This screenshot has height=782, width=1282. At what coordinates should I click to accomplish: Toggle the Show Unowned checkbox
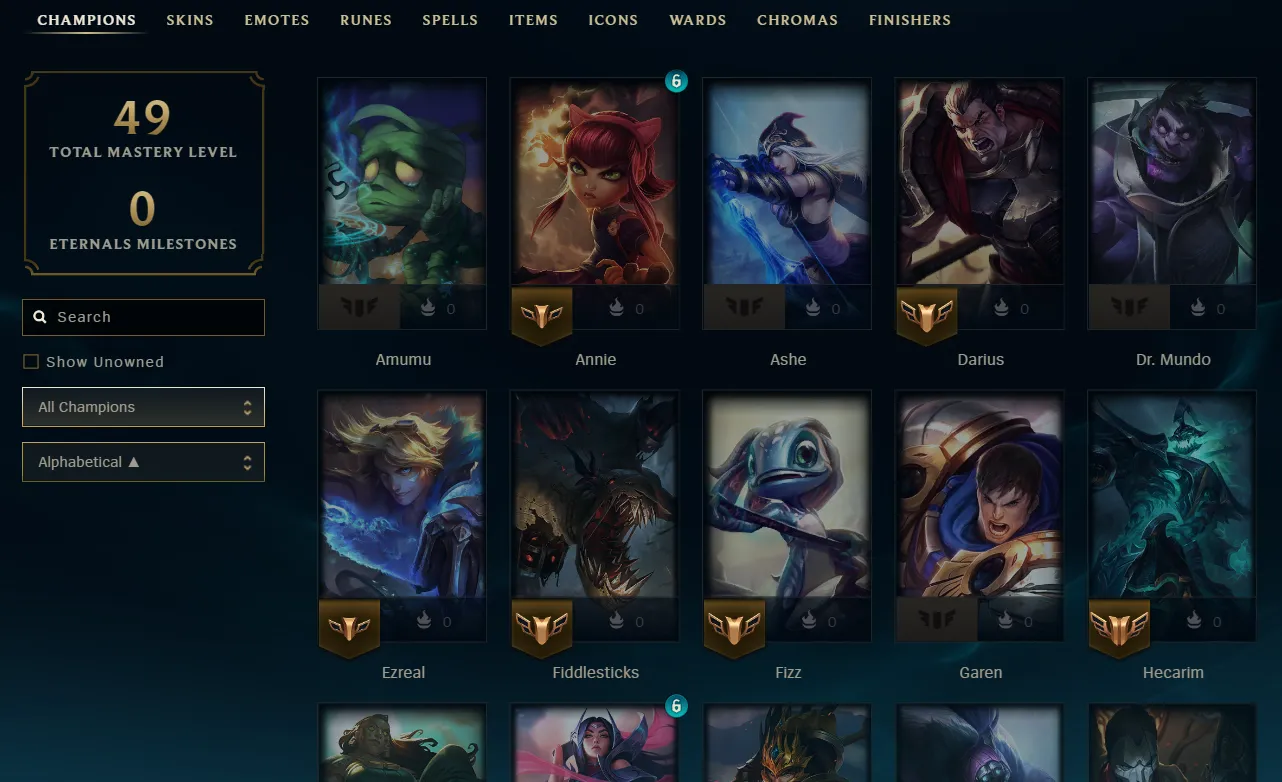pos(31,362)
